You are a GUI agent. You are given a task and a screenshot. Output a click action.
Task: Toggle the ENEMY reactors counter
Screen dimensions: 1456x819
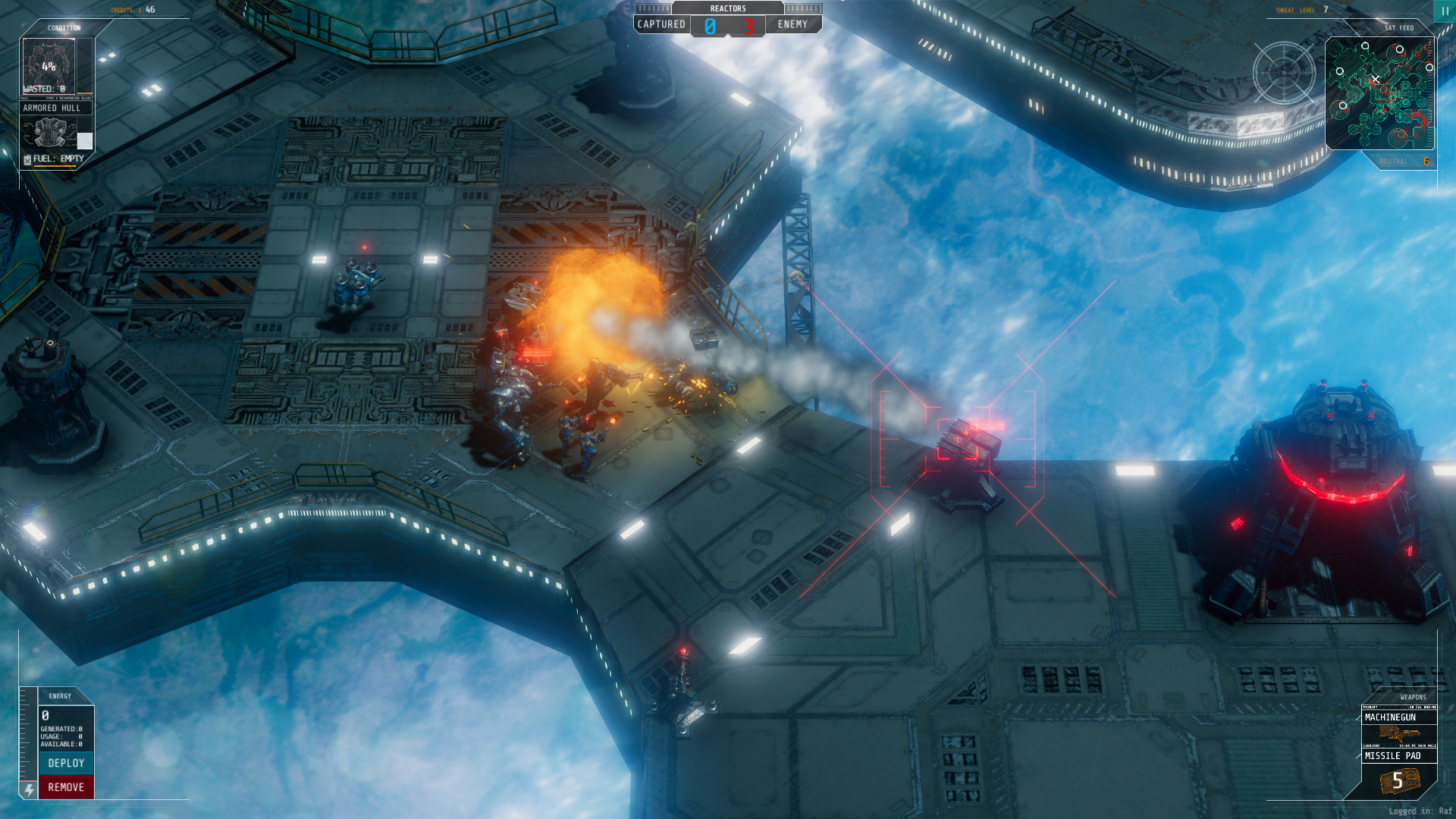(x=793, y=24)
